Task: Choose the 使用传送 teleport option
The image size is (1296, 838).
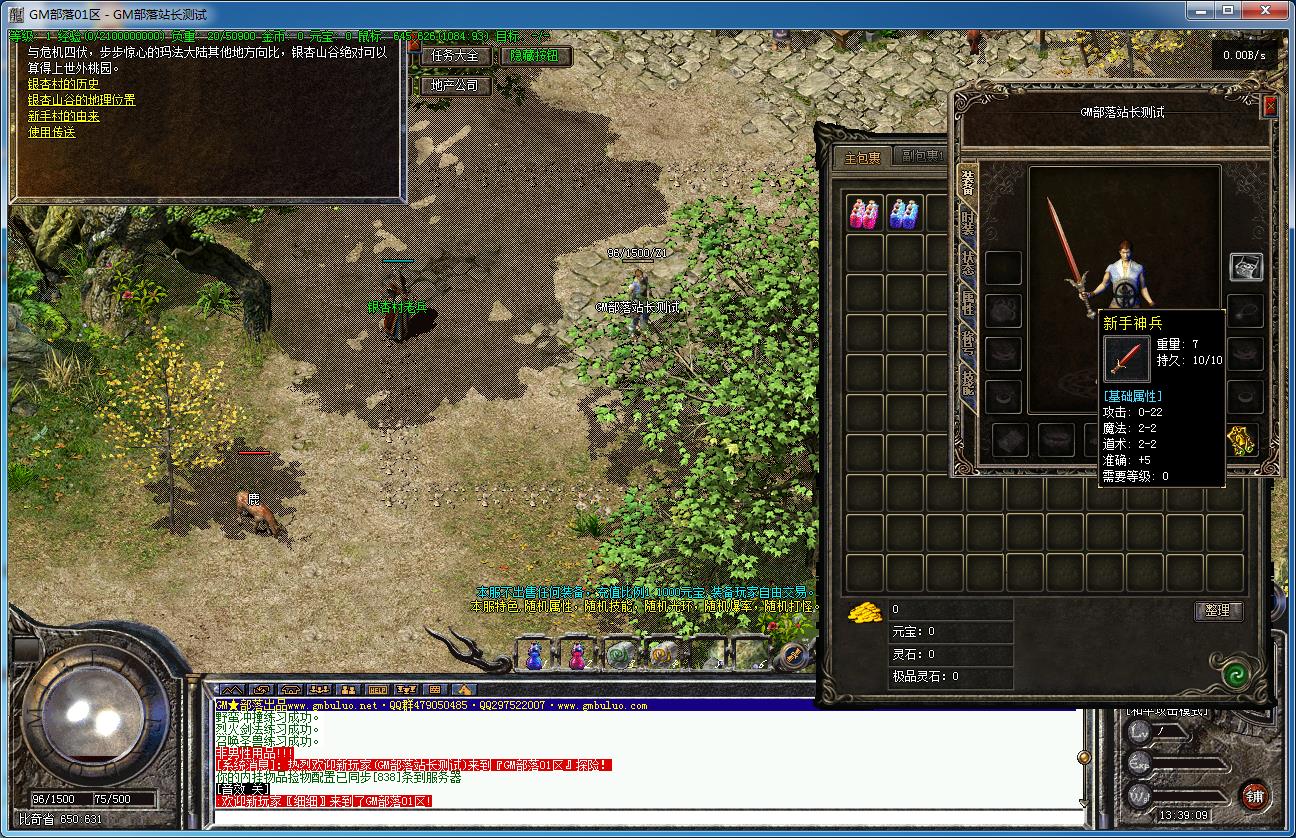Action: point(51,132)
